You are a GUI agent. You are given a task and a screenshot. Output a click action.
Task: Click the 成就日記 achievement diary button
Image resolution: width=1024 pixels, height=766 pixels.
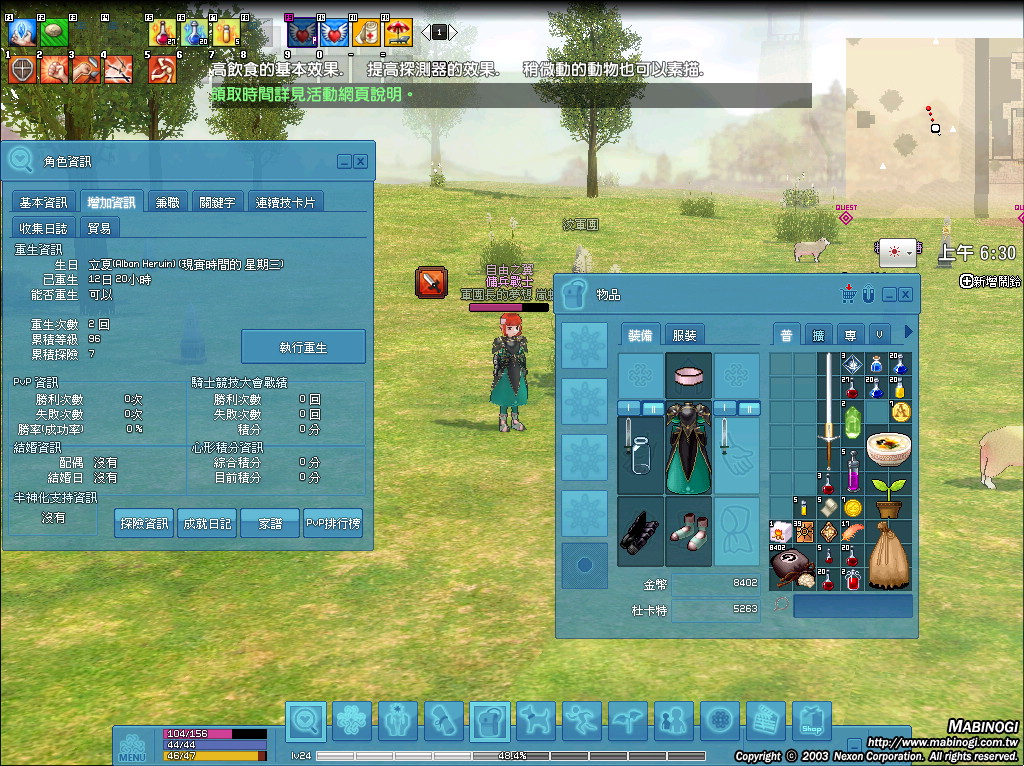tap(207, 523)
